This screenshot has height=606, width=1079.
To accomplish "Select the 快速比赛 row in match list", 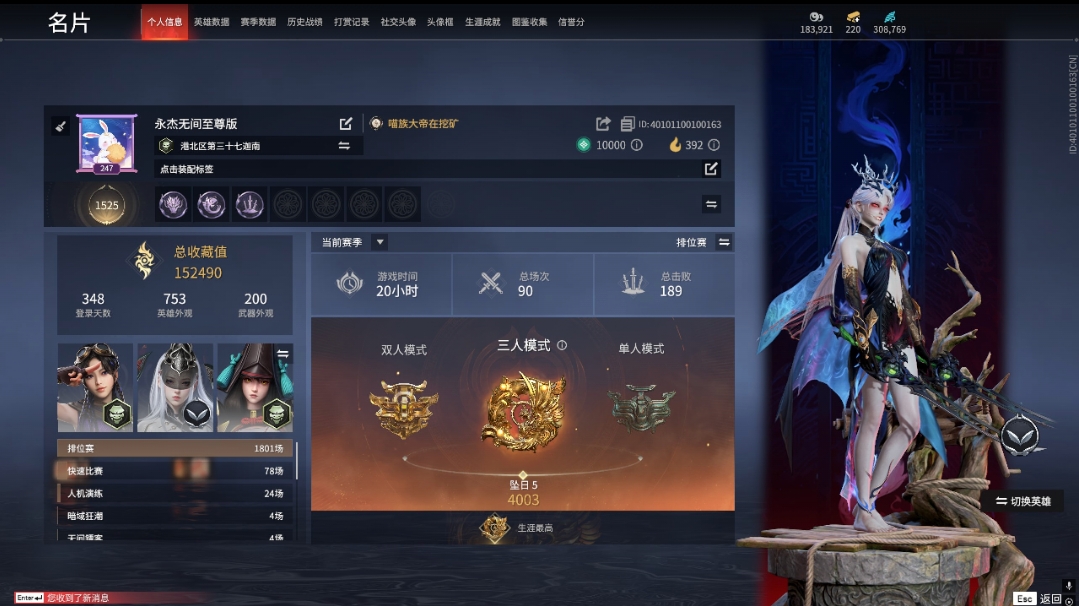I will (x=175, y=471).
